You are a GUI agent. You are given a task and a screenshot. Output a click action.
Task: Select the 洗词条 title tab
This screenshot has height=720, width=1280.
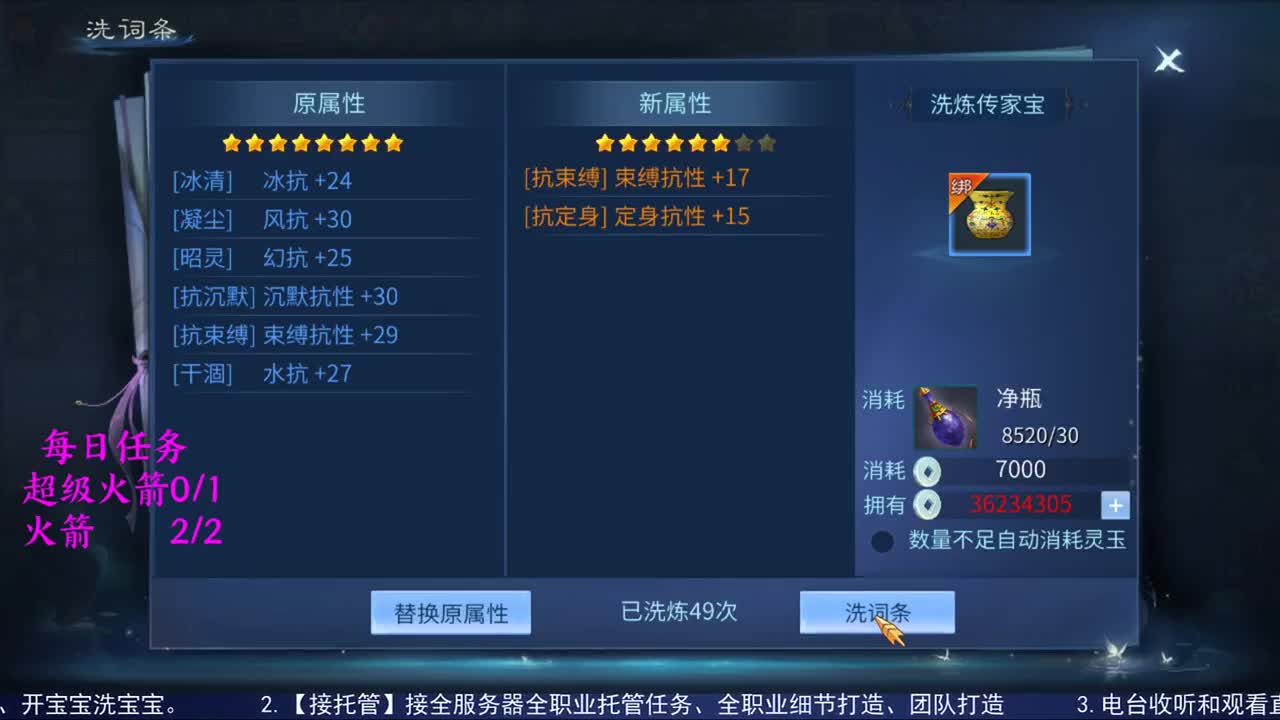click(130, 30)
